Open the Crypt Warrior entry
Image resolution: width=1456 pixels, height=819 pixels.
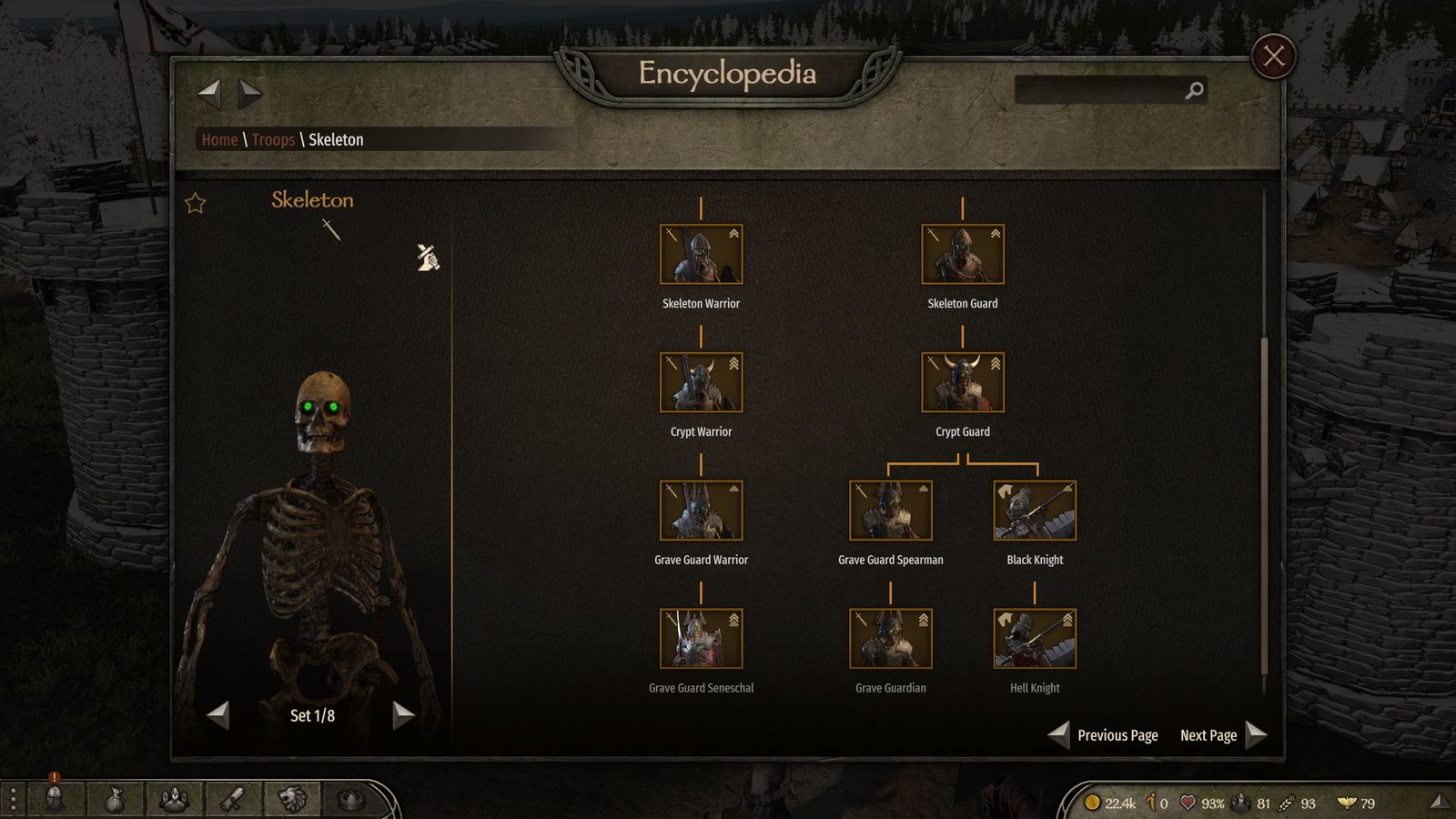pyautogui.click(x=701, y=383)
